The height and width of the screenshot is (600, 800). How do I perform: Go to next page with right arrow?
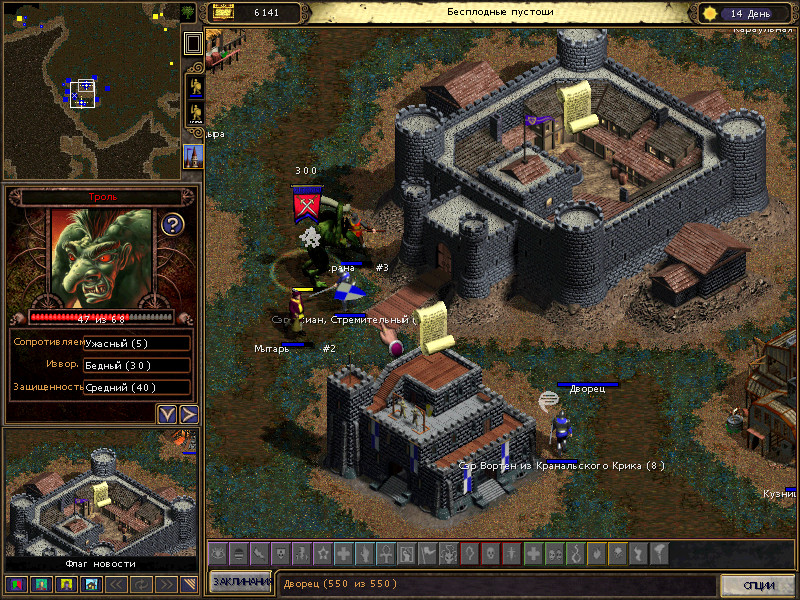click(x=188, y=413)
